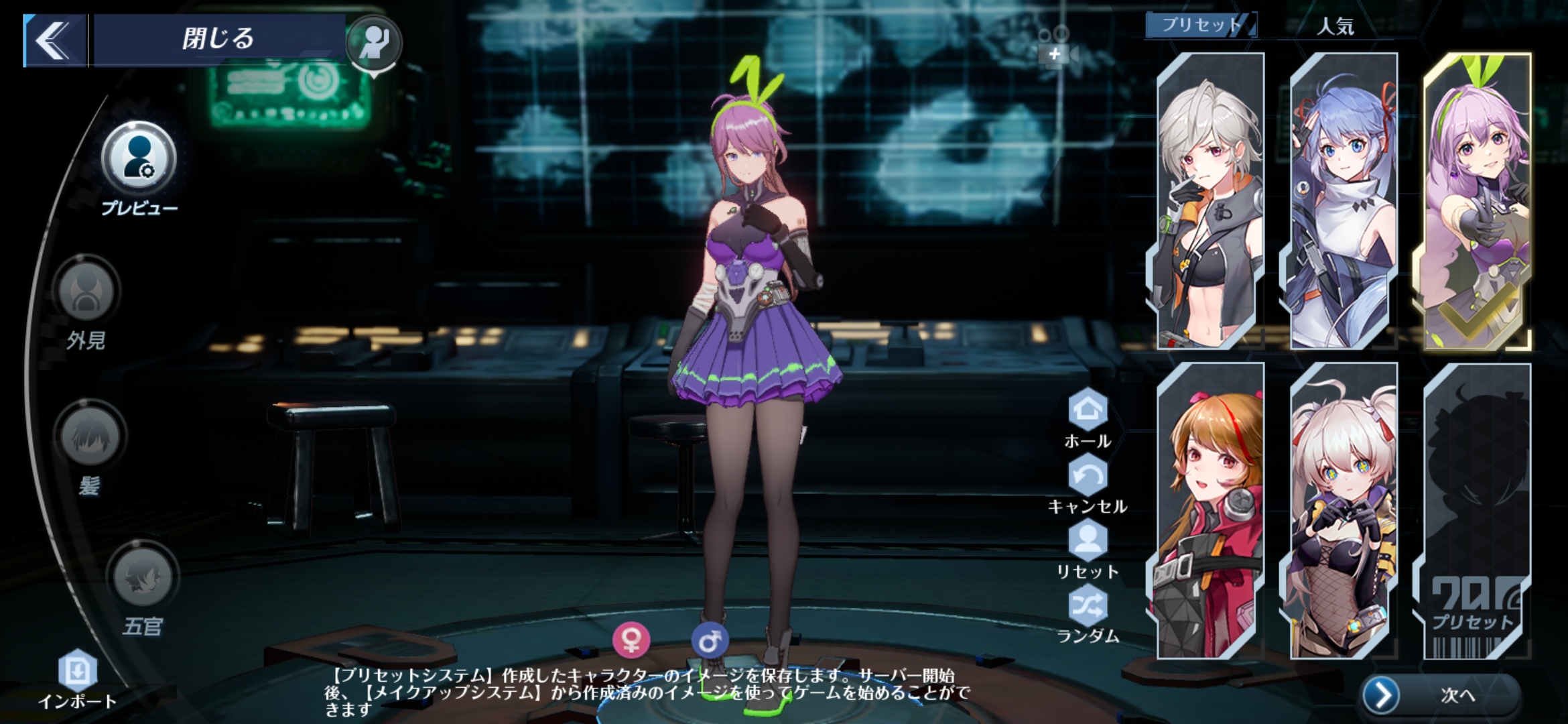Trigger the ランダム random appearance icon
The image size is (1568, 724).
1090,603
